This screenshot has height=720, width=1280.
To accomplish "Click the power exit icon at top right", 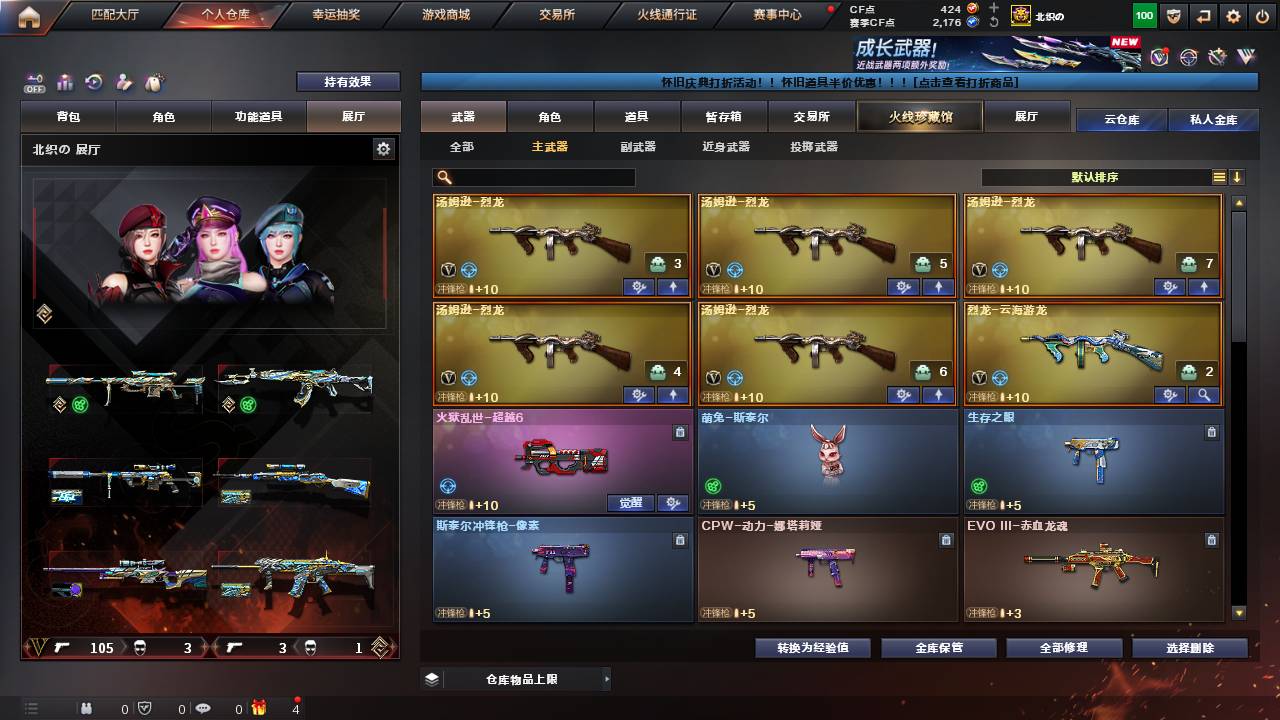I will pos(1261,16).
